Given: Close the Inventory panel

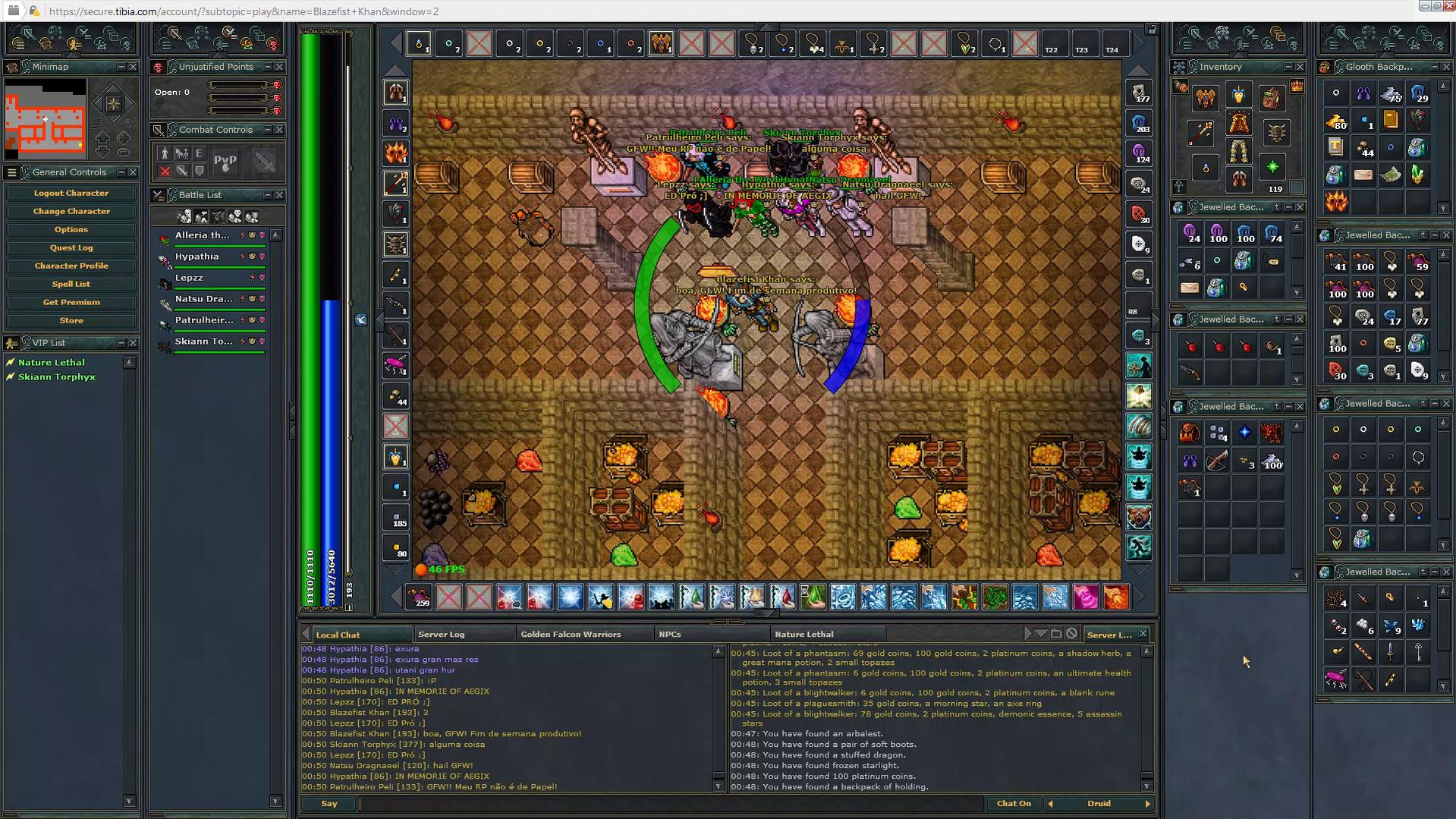Looking at the screenshot, I should (1300, 67).
